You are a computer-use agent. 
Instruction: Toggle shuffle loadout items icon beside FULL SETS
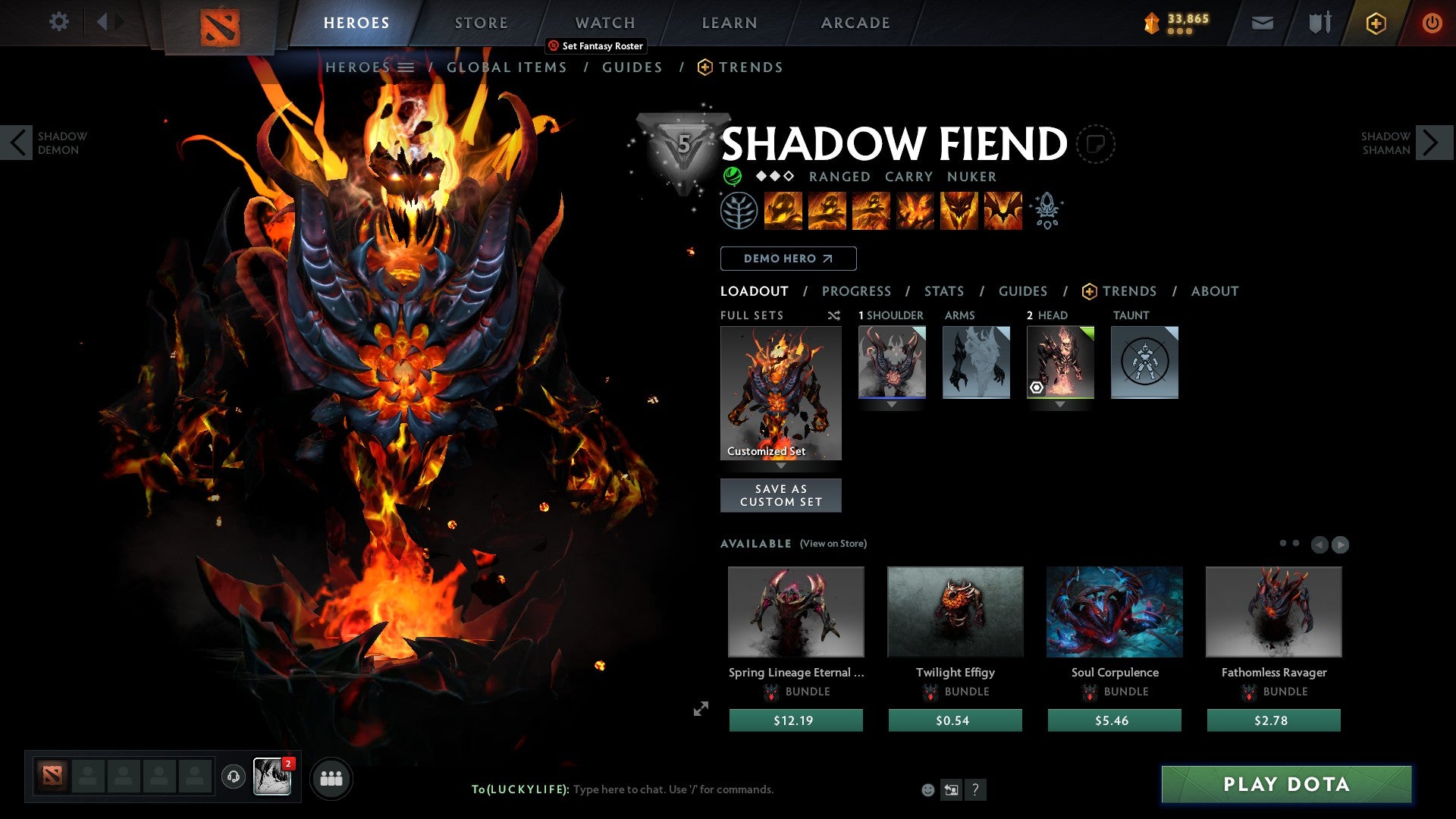(x=834, y=315)
